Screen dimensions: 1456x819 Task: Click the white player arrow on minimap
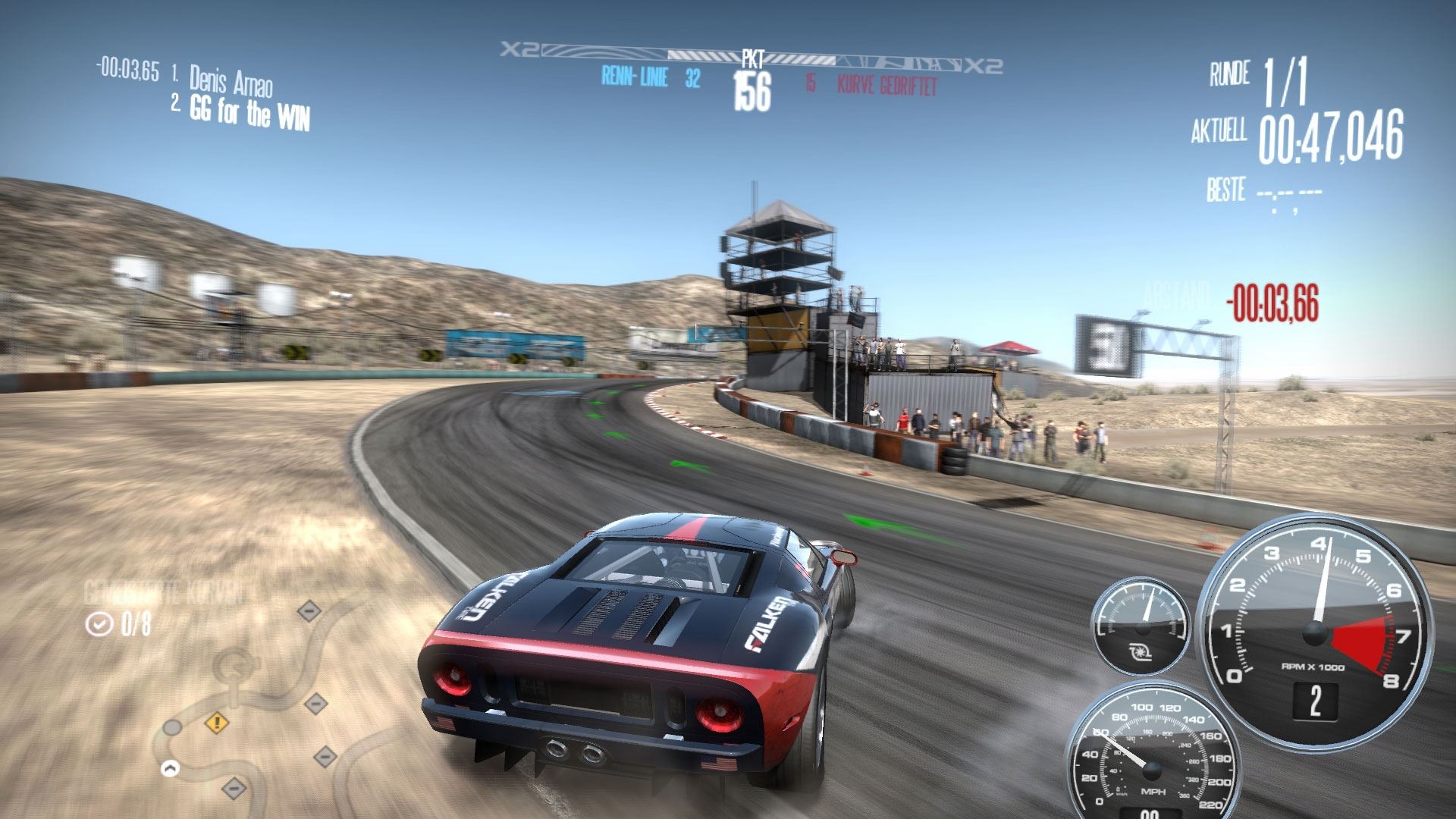click(x=171, y=768)
